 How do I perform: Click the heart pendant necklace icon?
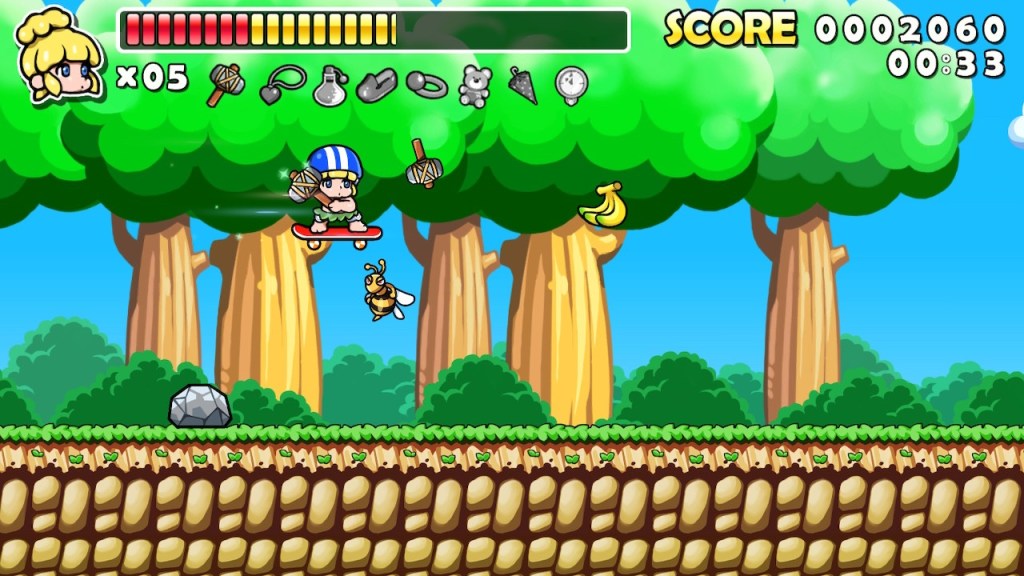coord(280,85)
